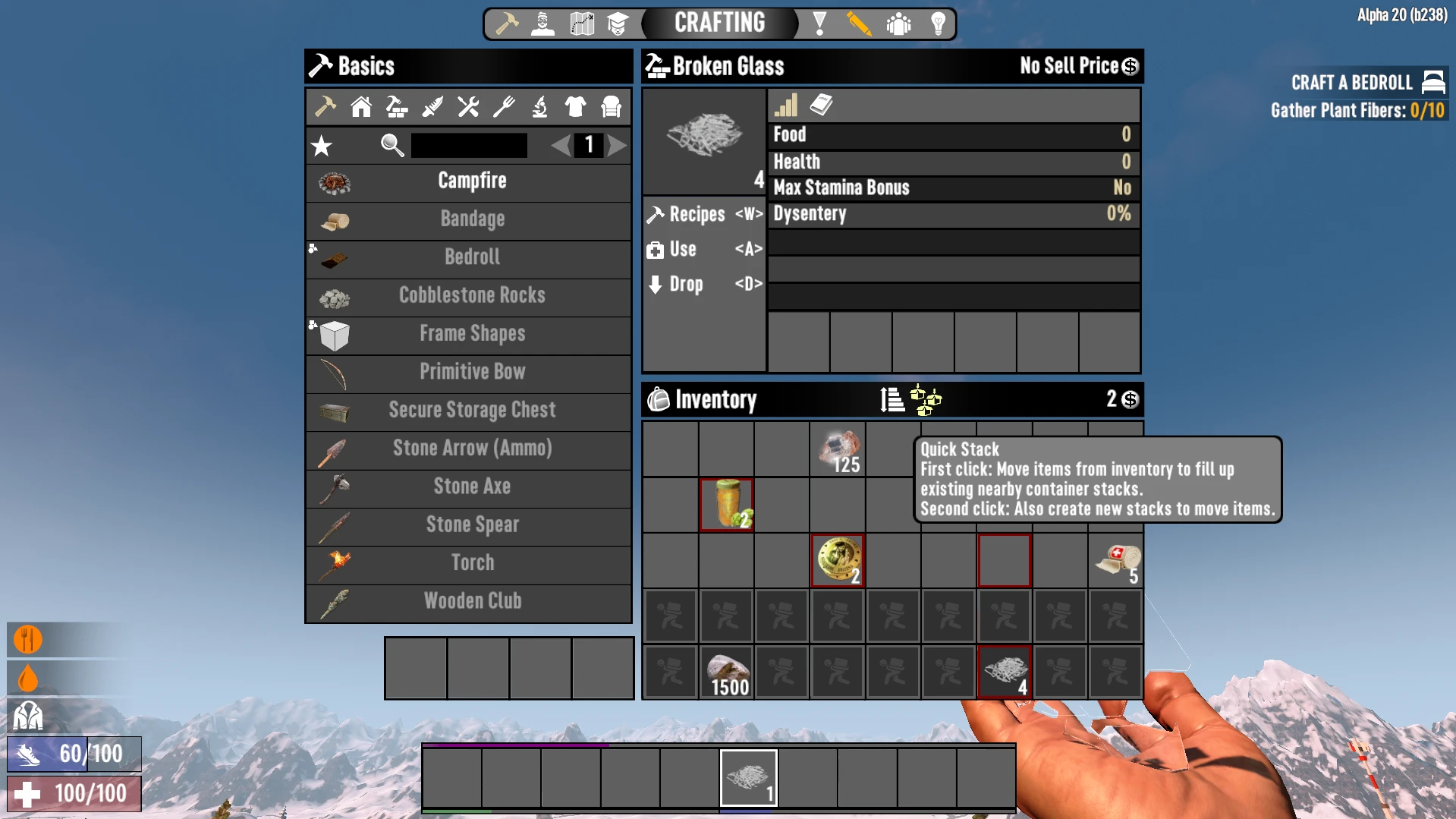
Task: Toggle the favorites star filter
Action: (x=322, y=146)
